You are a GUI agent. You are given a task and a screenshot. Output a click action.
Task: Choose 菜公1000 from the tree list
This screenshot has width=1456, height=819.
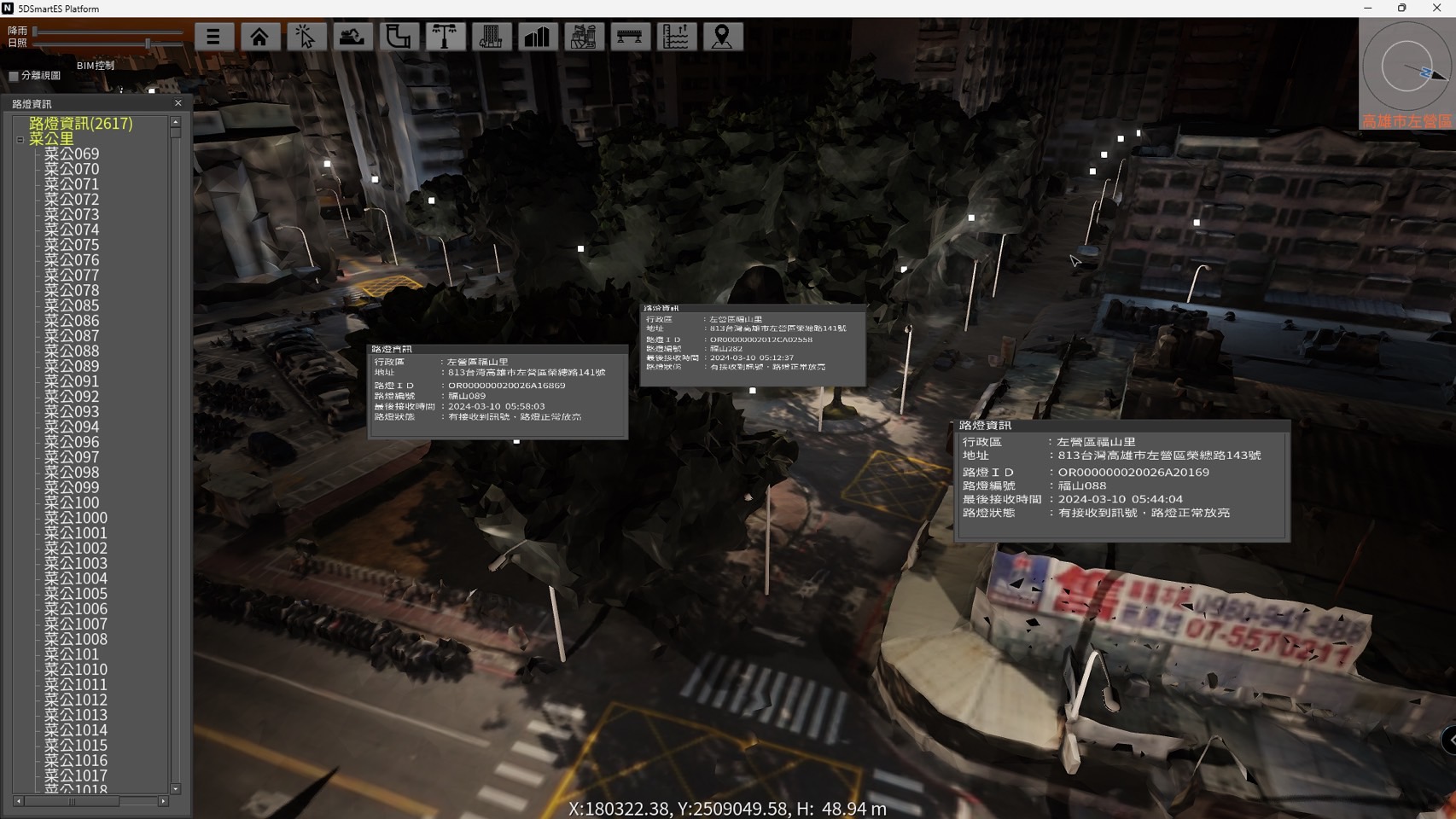[76, 518]
